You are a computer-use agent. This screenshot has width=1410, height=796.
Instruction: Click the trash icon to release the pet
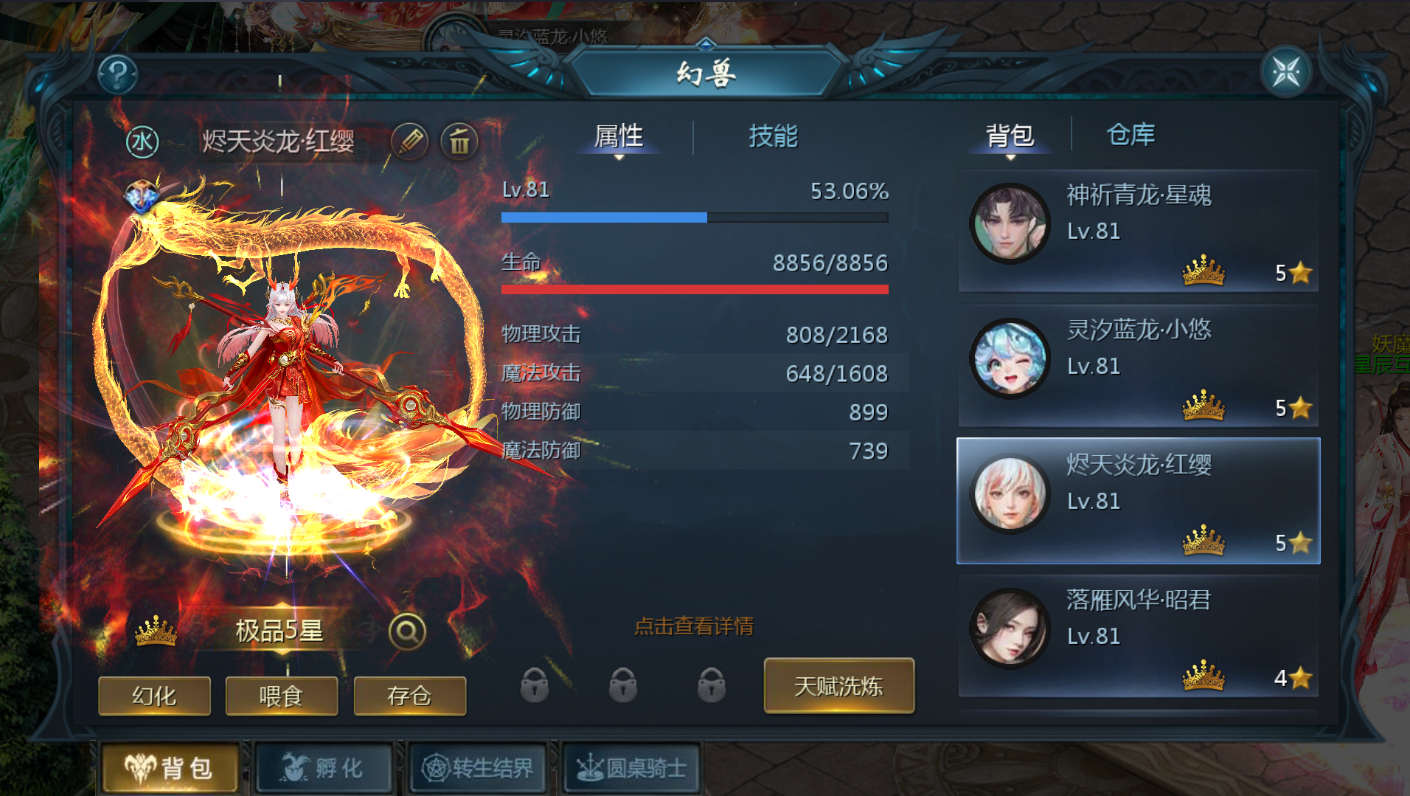coord(458,141)
